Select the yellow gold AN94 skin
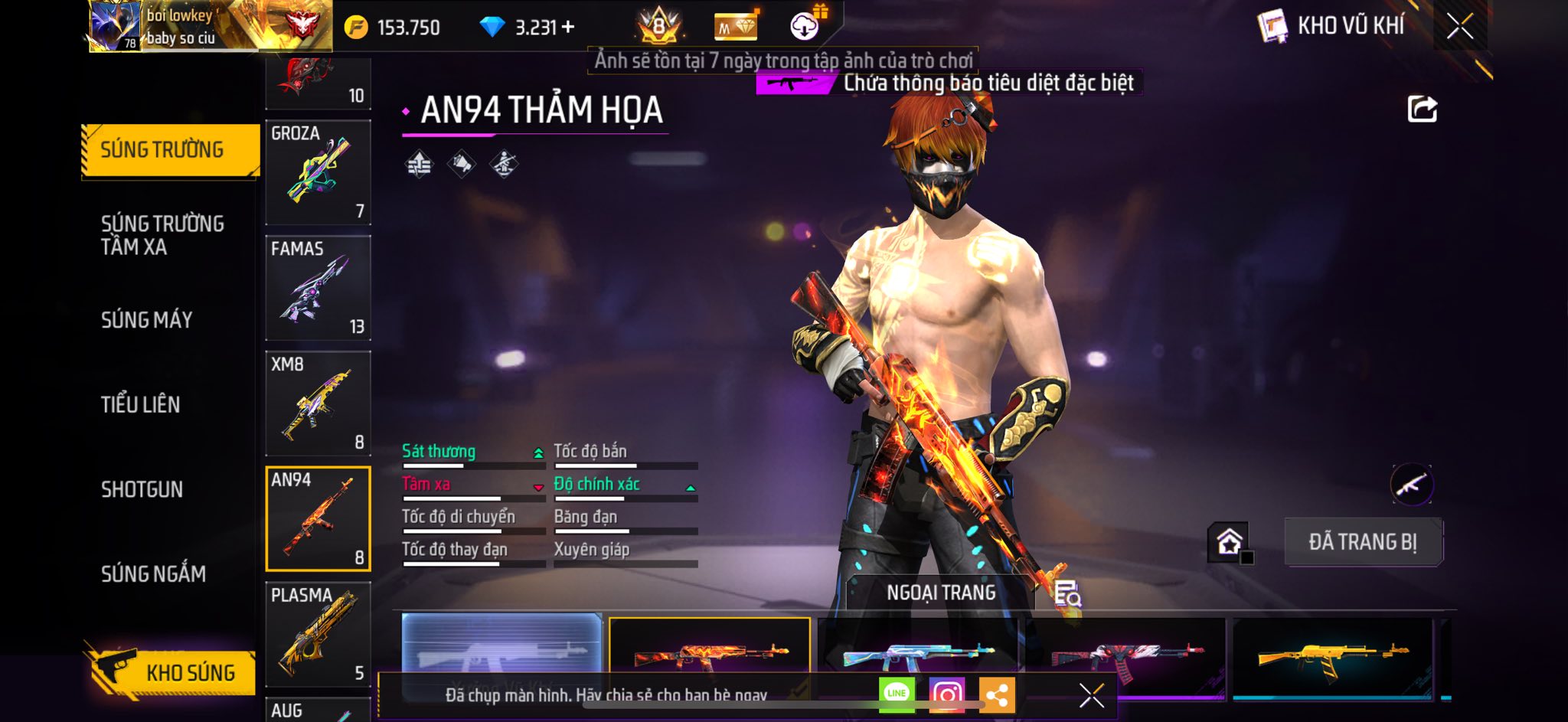Image resolution: width=1568 pixels, height=722 pixels. point(1332,655)
